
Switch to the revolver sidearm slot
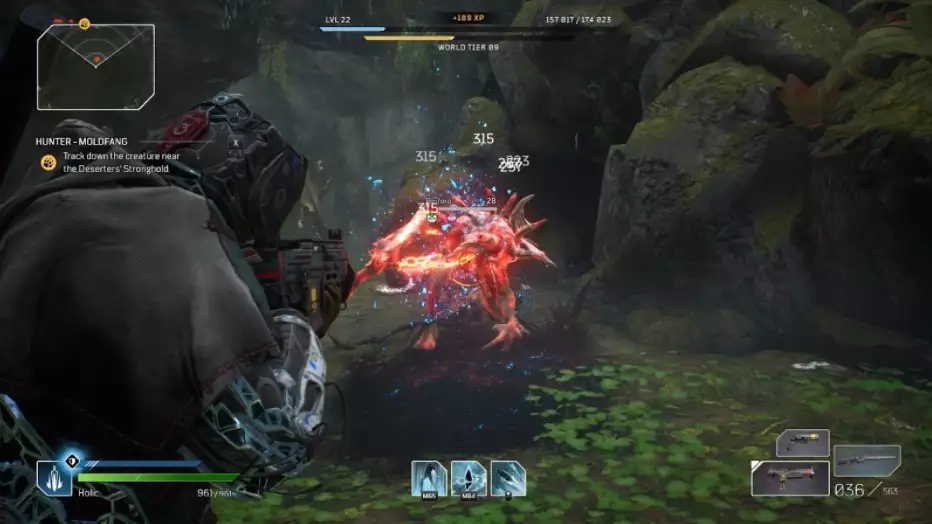pos(803,444)
